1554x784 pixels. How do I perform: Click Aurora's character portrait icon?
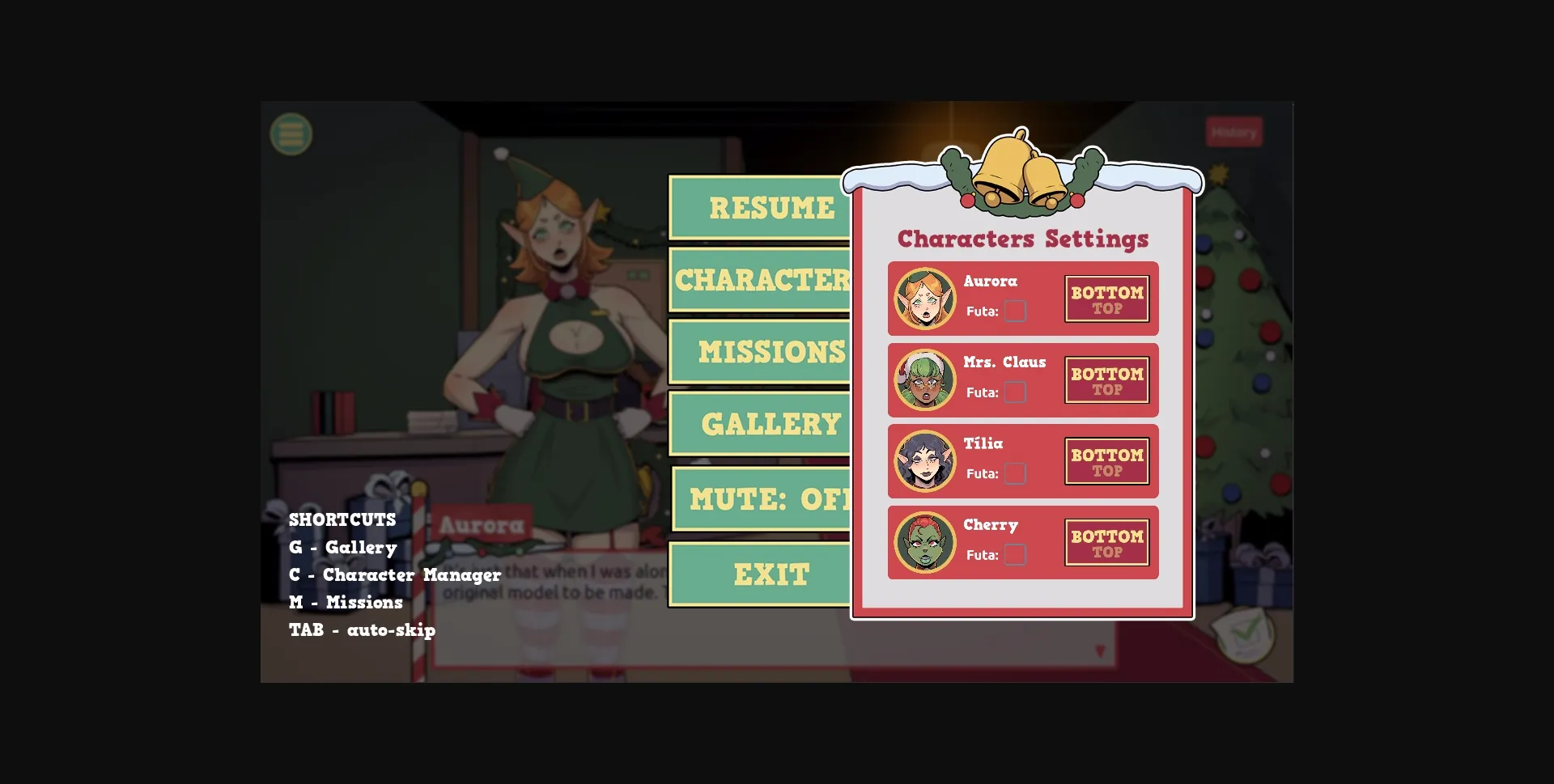coord(923,298)
